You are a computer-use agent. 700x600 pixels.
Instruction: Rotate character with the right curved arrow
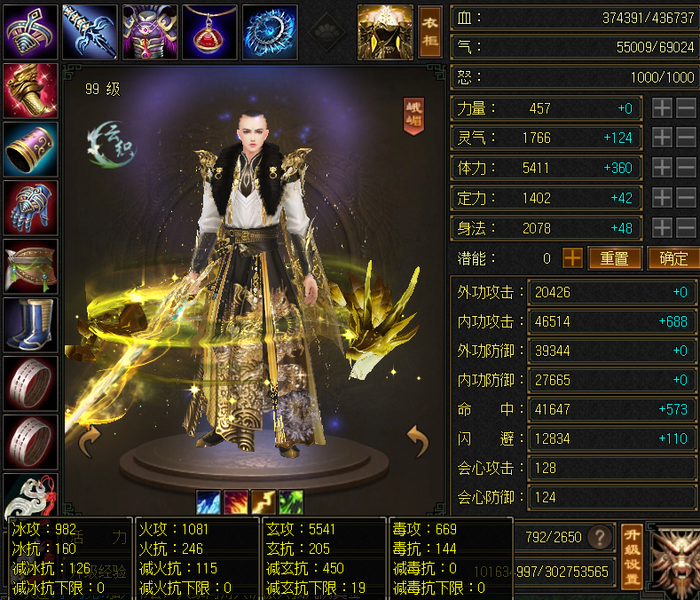point(416,440)
